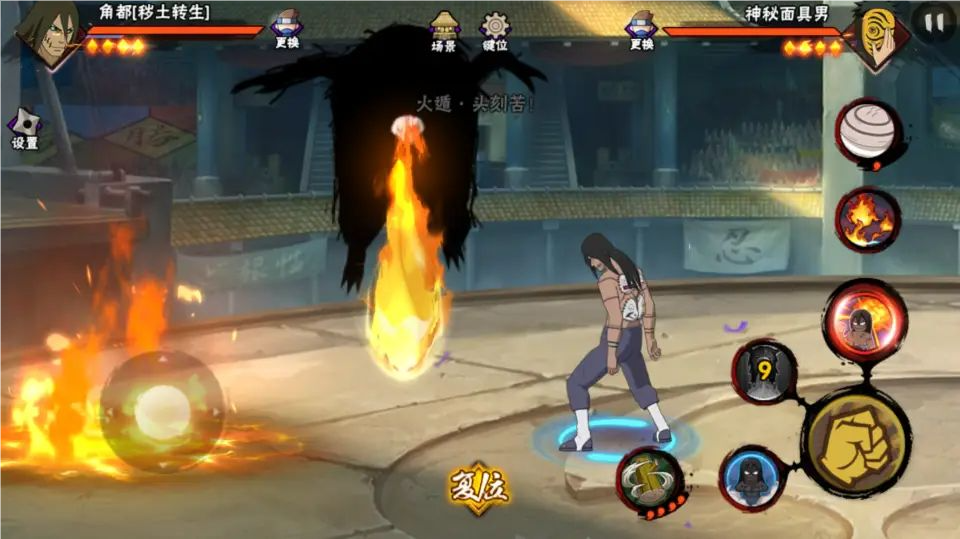
Task: Open the 键位 key layout gear
Action: point(495,28)
